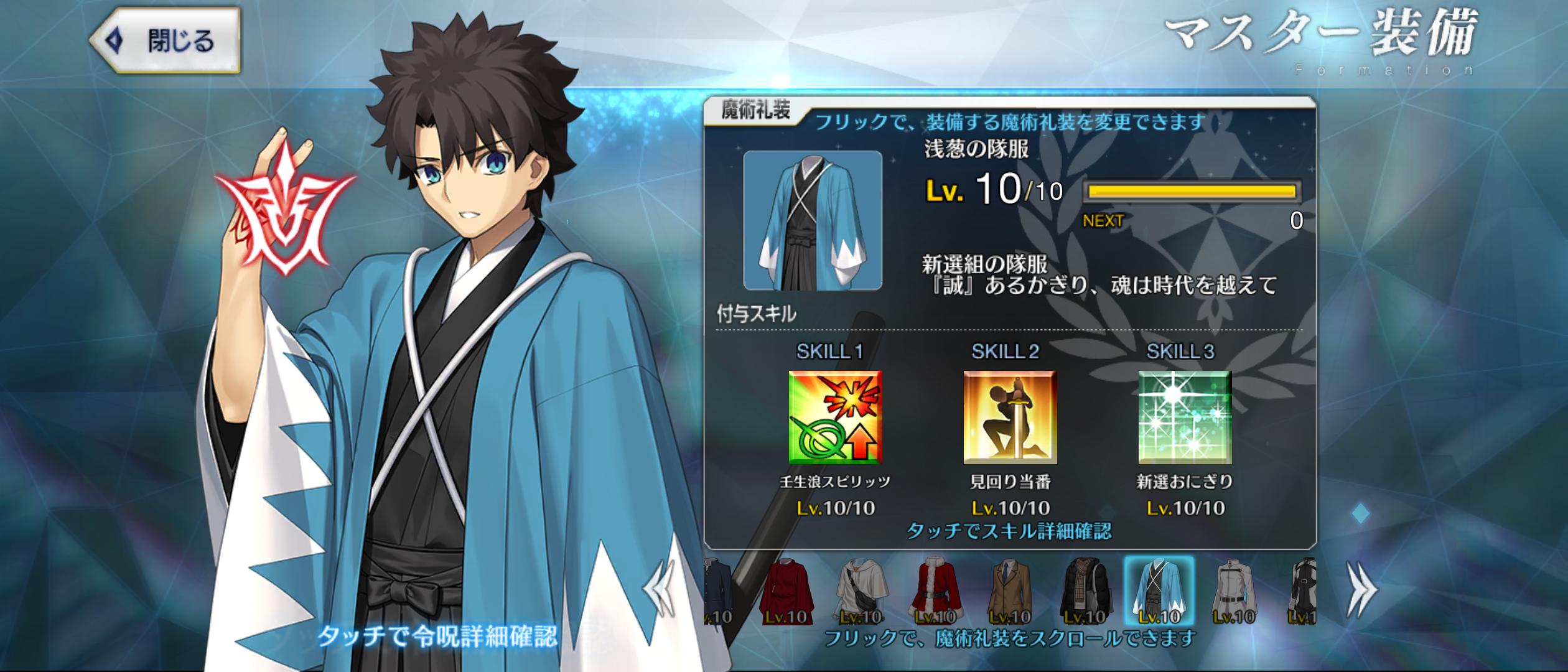This screenshot has width=1568, height=672.
Task: Show the 見回り当番 skill details
Action: coord(1010,418)
